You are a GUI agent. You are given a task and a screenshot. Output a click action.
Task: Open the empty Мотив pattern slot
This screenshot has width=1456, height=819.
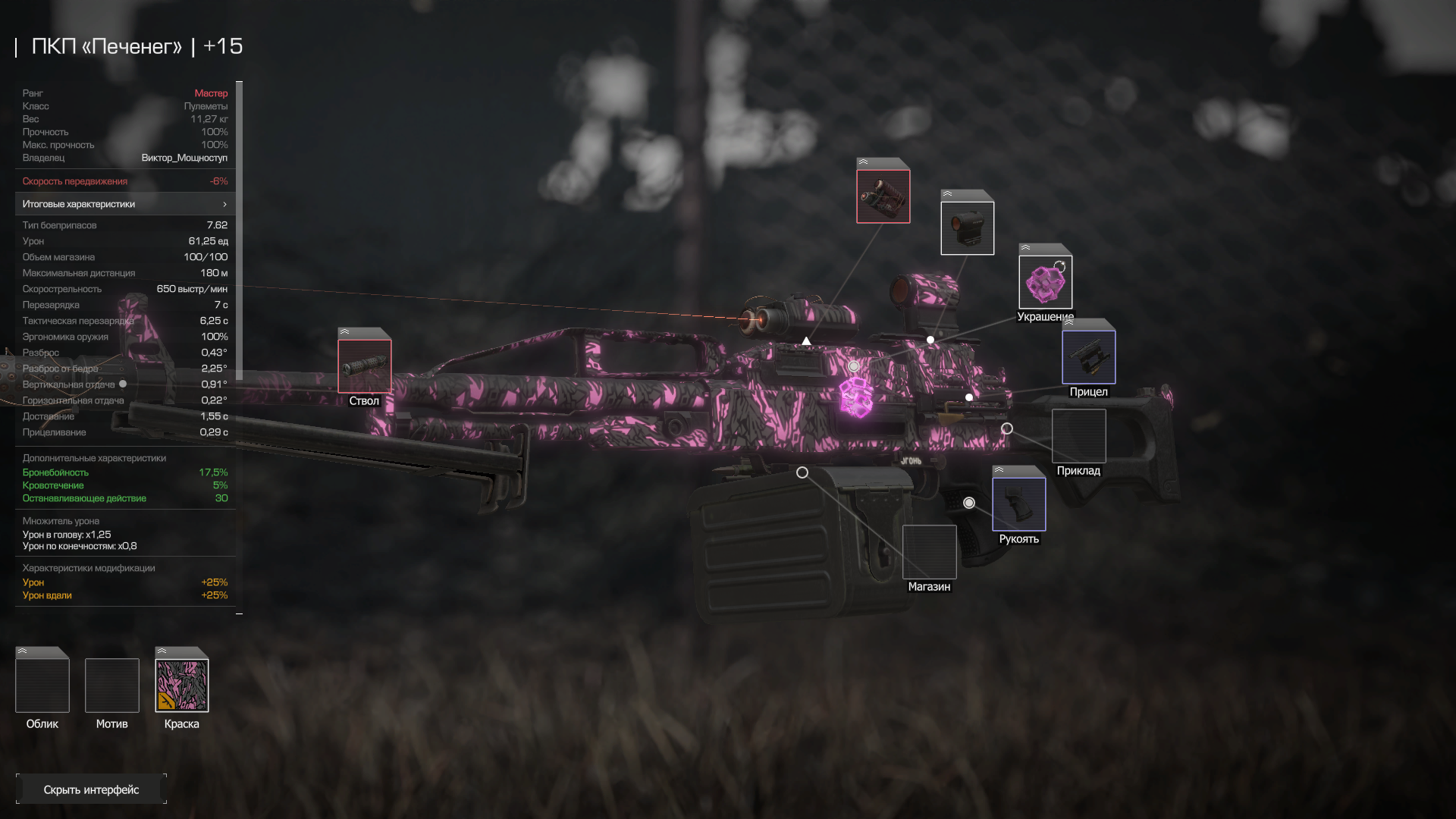point(112,686)
